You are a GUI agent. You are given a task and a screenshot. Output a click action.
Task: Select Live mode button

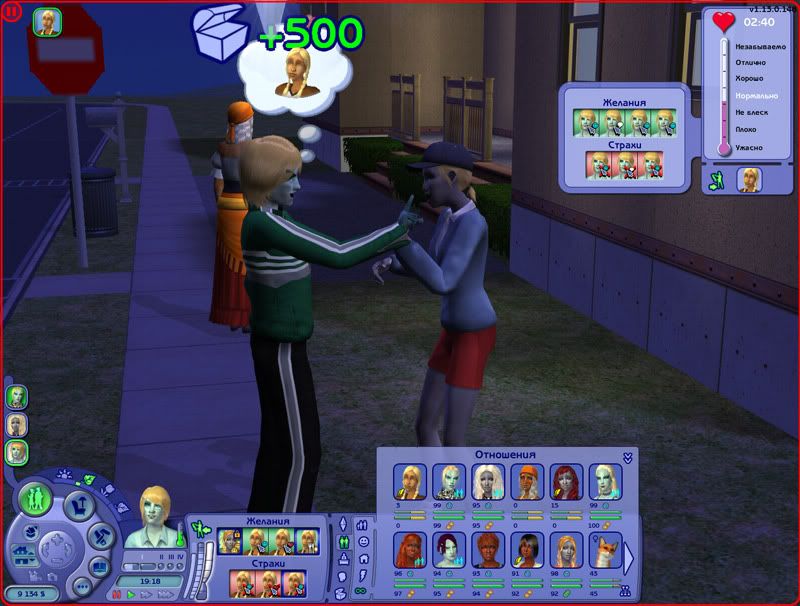35,497
